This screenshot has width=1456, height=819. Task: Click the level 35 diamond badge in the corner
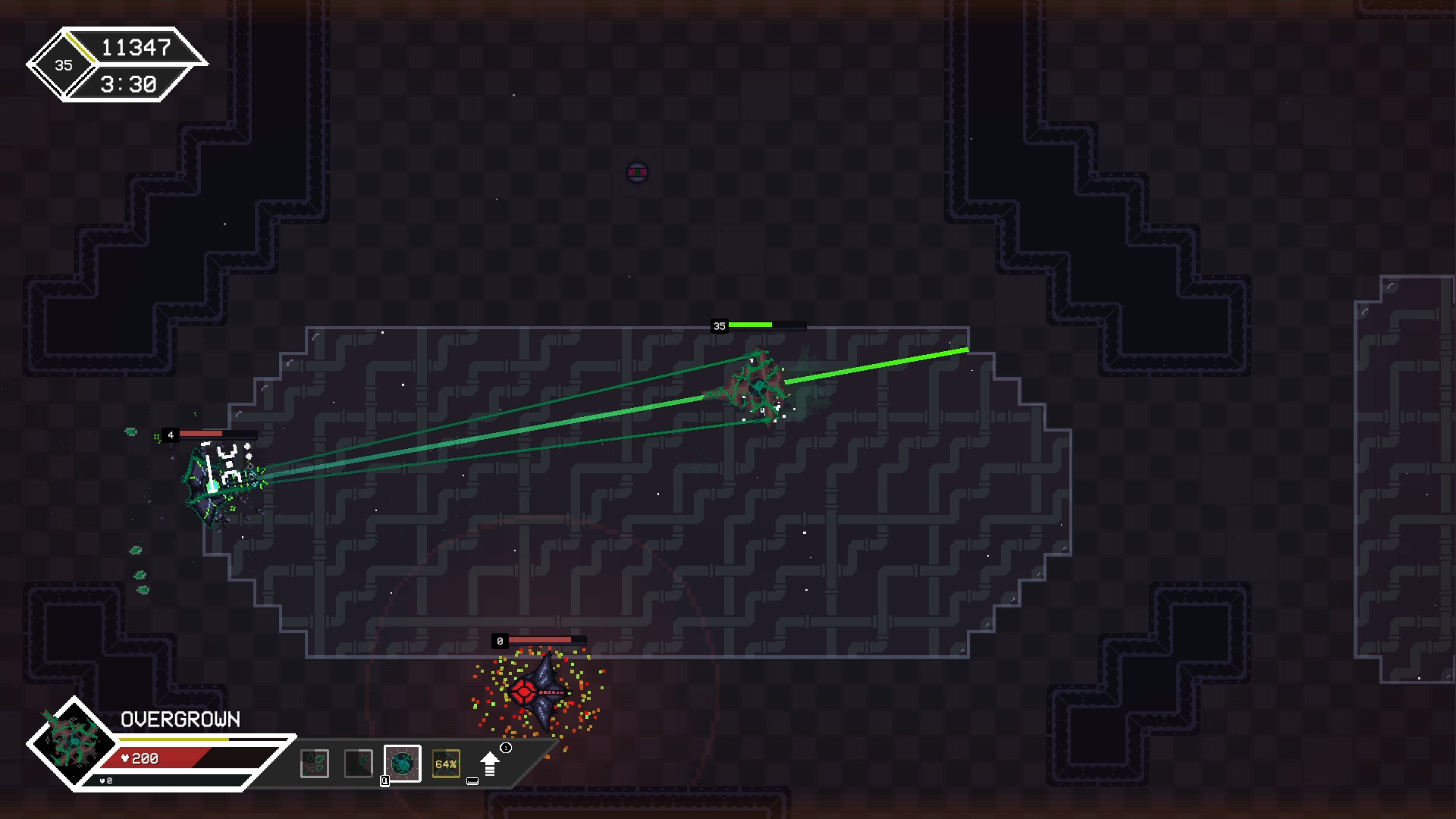(62, 65)
